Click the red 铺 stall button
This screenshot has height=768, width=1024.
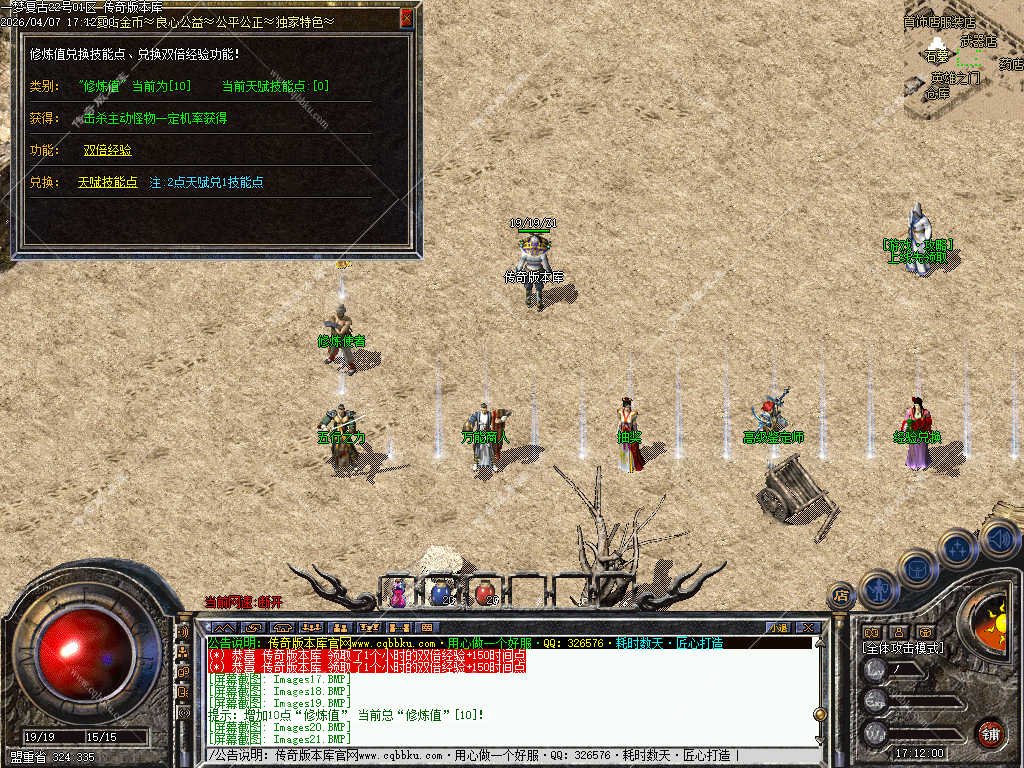990,733
